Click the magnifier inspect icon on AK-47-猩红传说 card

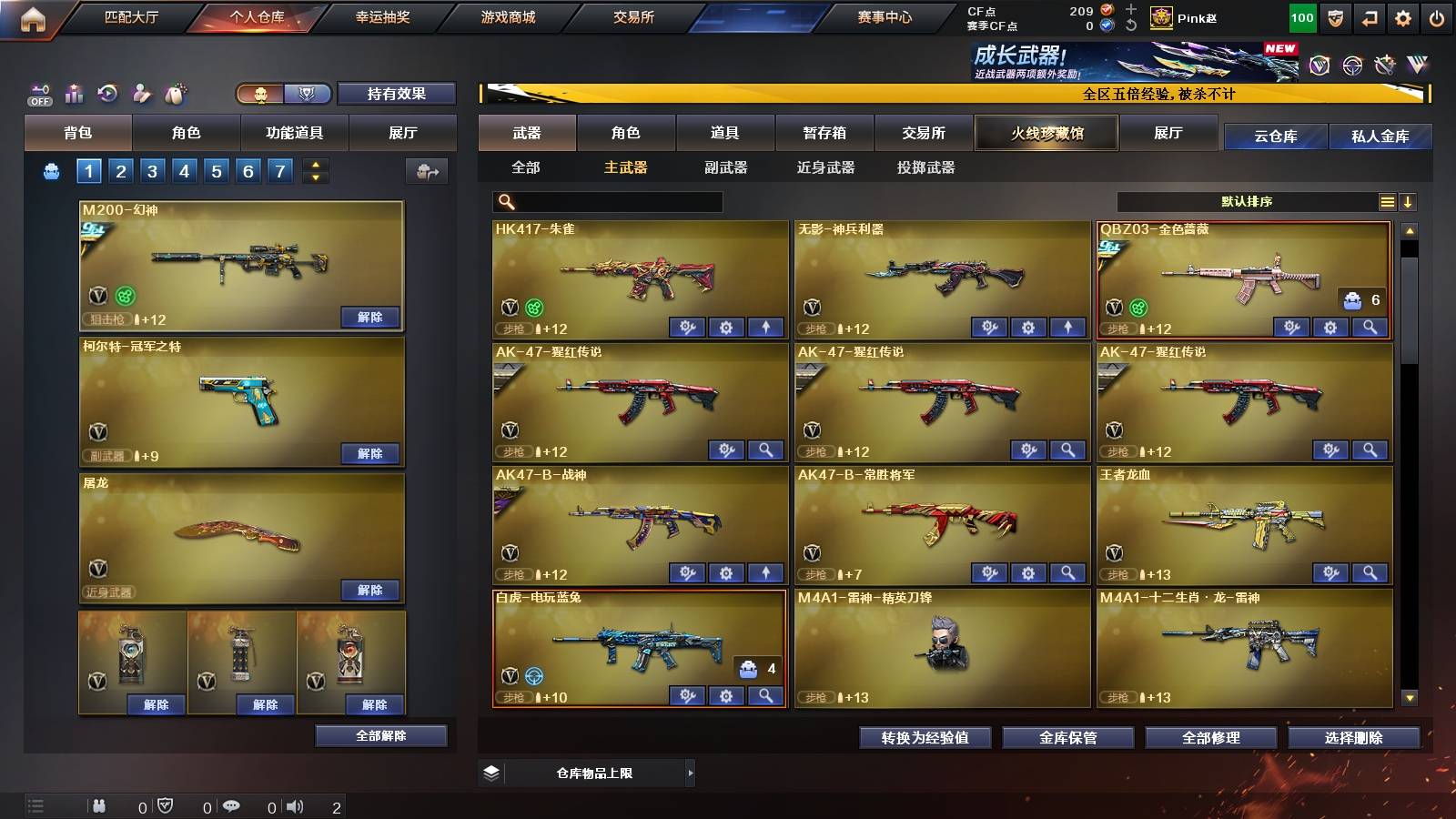[766, 450]
